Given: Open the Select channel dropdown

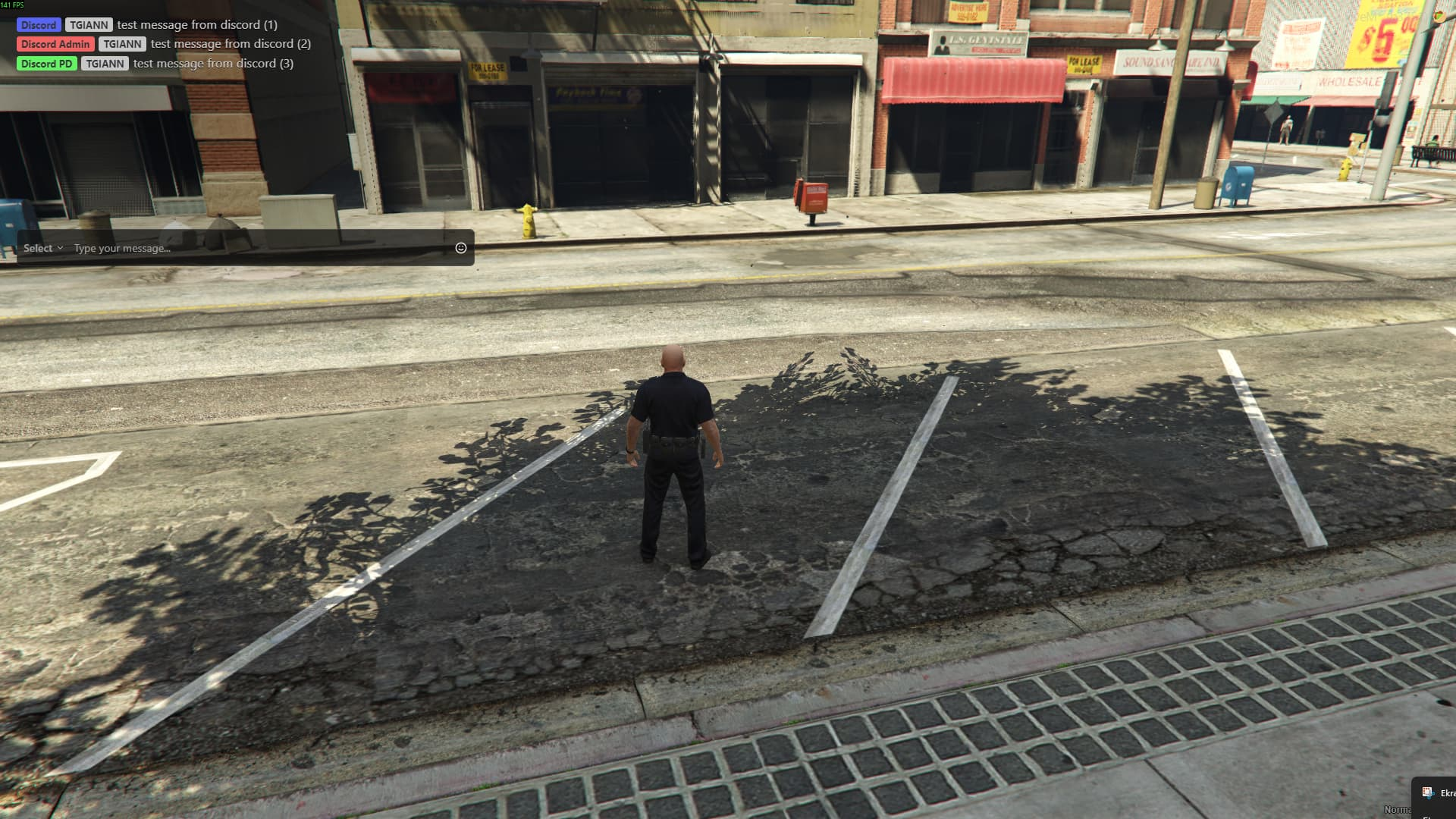Looking at the screenshot, I should (x=42, y=248).
